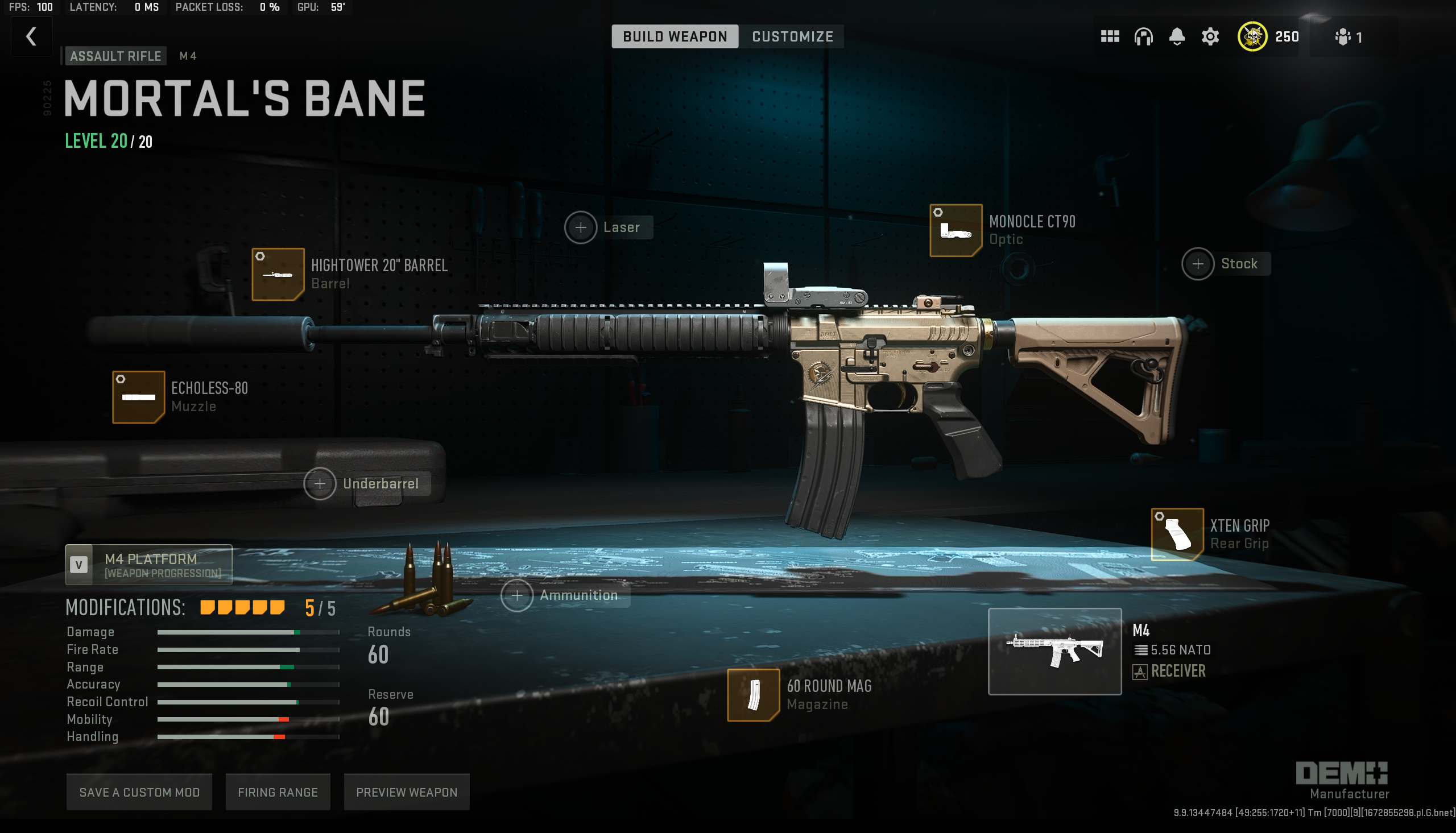Select the M4 receiver thumbnail
This screenshot has width=1456, height=833.
pos(1054,651)
